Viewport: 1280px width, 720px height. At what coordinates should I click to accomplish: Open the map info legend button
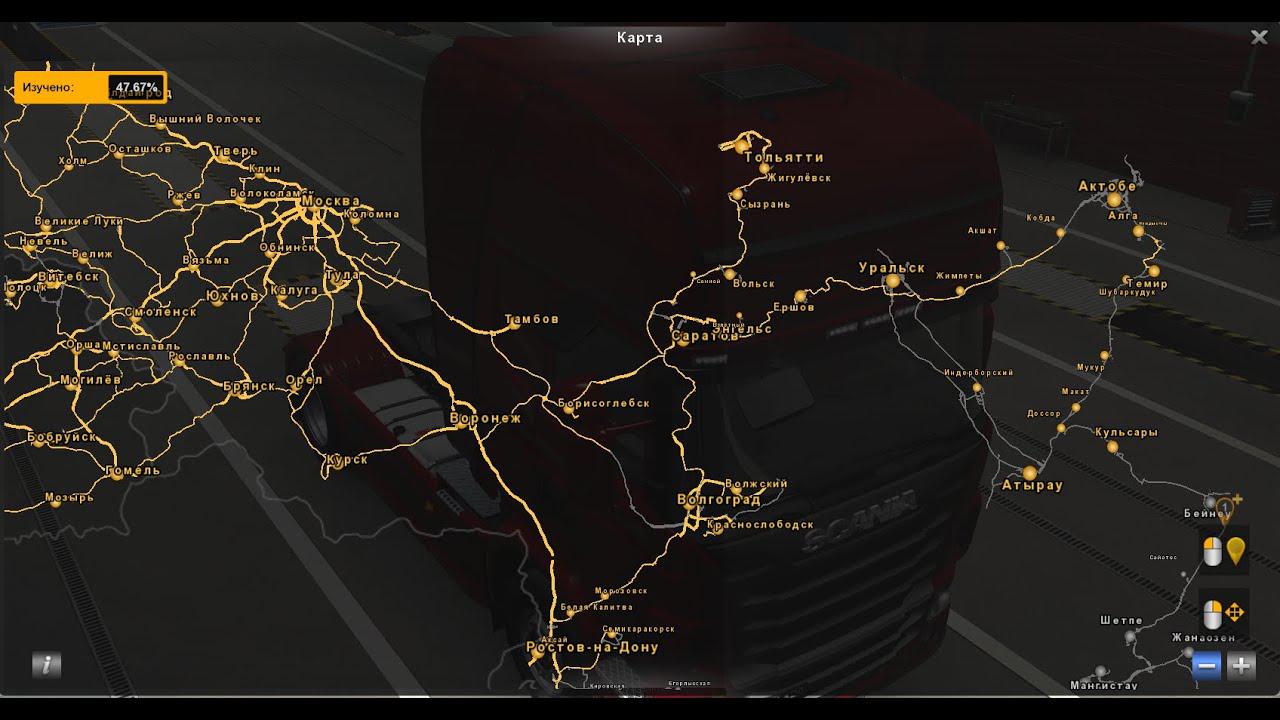tap(46, 665)
